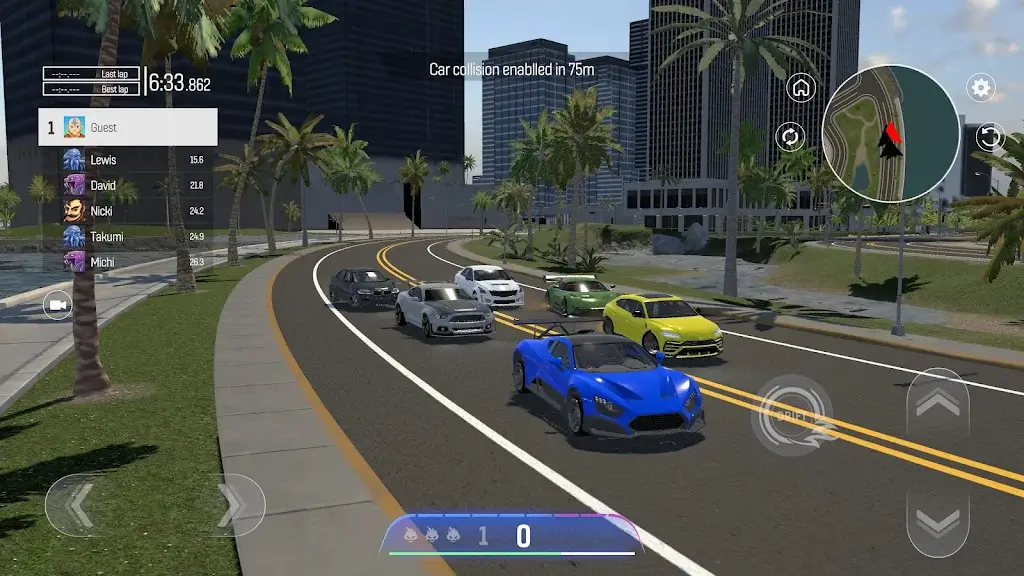Screen dimensions: 1024x576
Task: Select Takumi in the standings list
Action: point(128,237)
